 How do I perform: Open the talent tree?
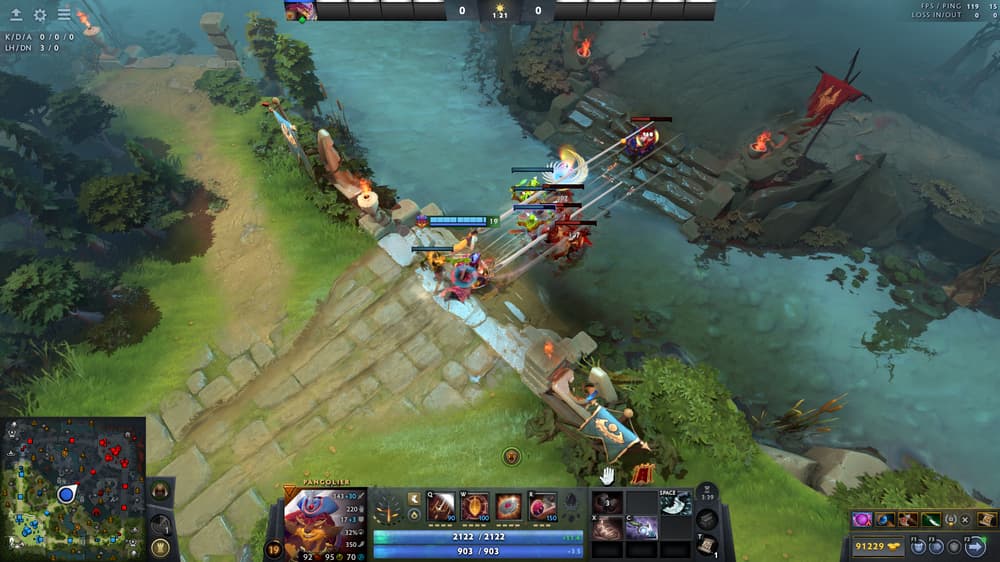pos(389,508)
